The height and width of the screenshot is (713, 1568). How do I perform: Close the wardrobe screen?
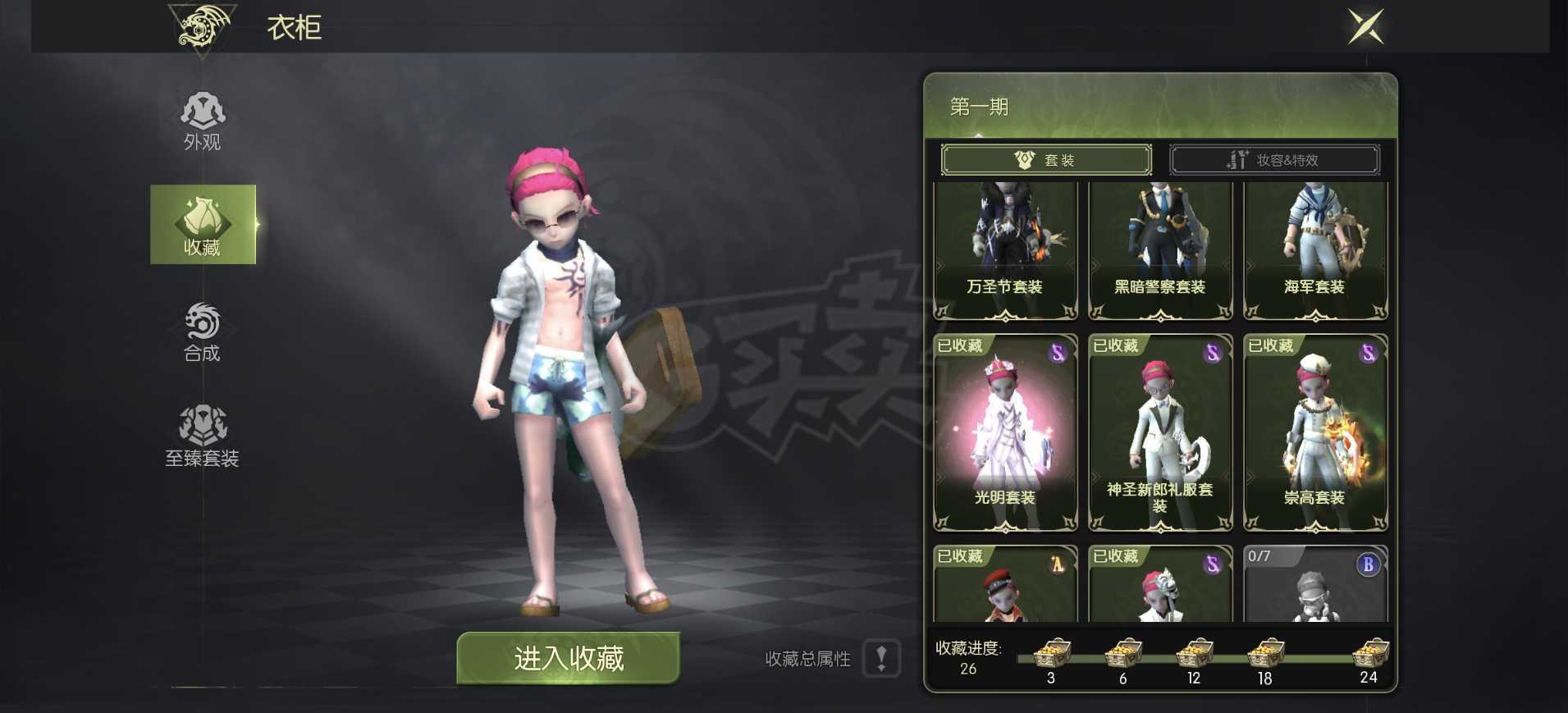pos(1366,26)
